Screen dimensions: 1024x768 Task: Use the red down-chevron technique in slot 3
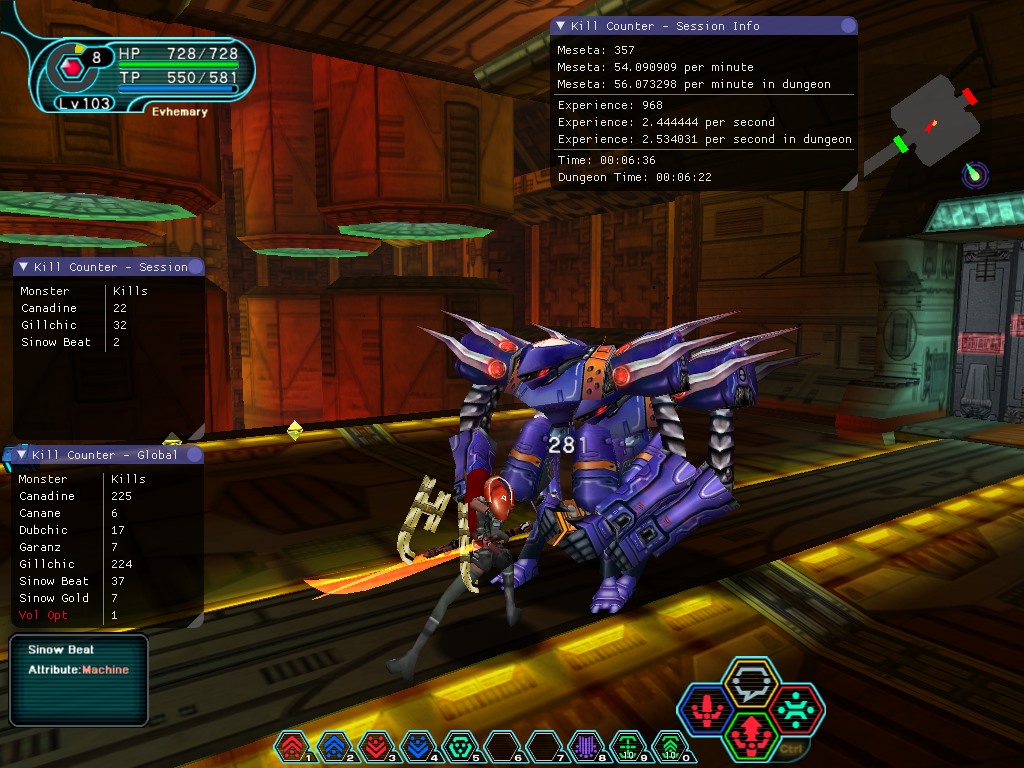377,745
